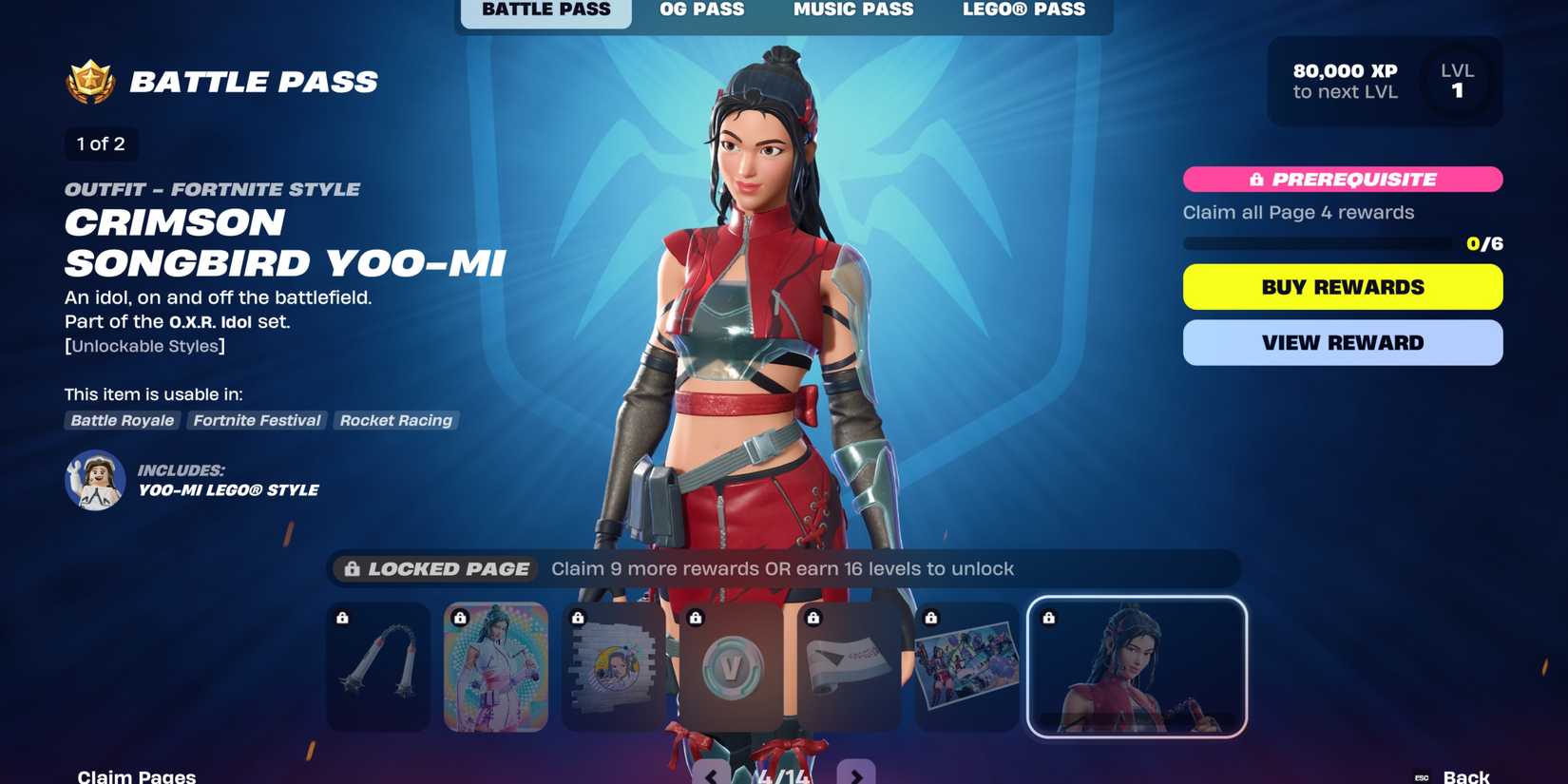
Task: Switch to the OG Pass tab
Action: click(x=701, y=10)
